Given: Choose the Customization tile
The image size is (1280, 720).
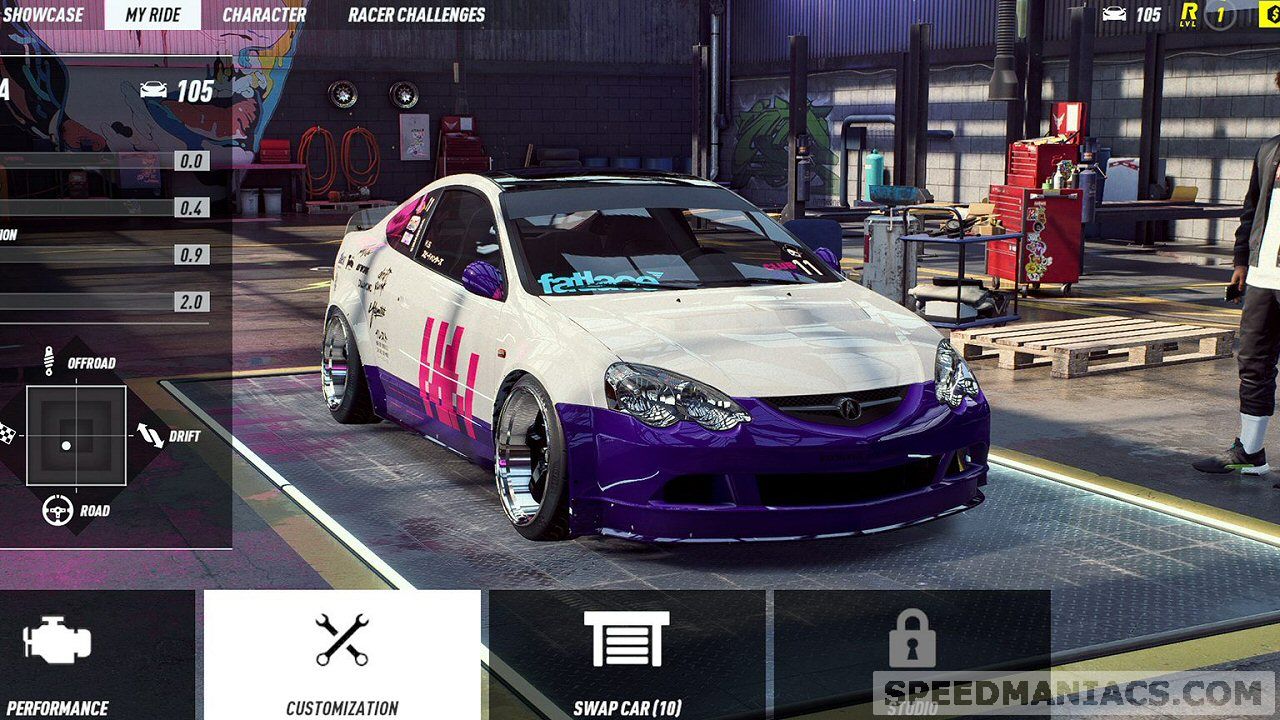Looking at the screenshot, I should (x=342, y=655).
